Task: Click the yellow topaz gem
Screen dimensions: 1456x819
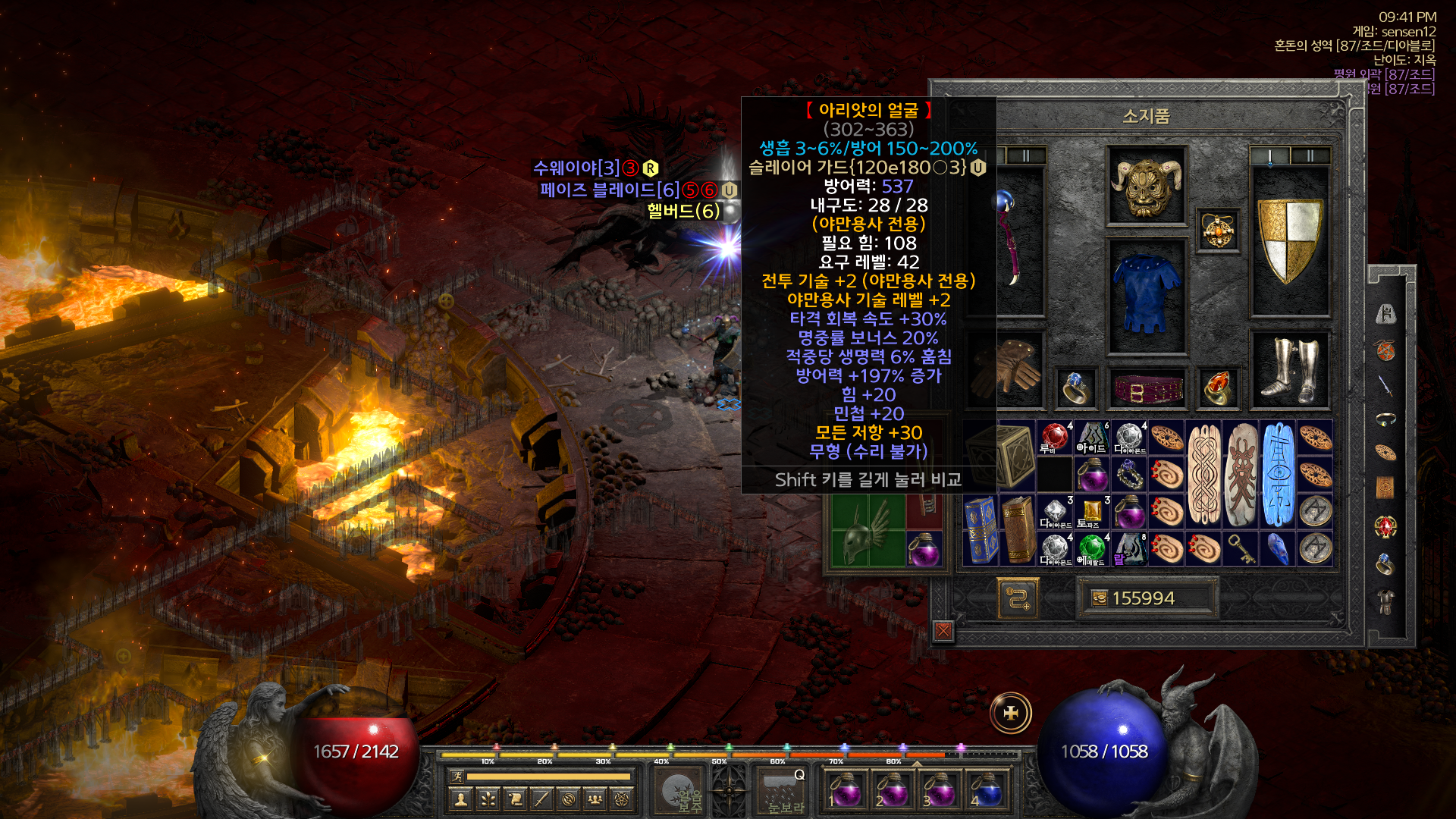Action: (x=1091, y=512)
